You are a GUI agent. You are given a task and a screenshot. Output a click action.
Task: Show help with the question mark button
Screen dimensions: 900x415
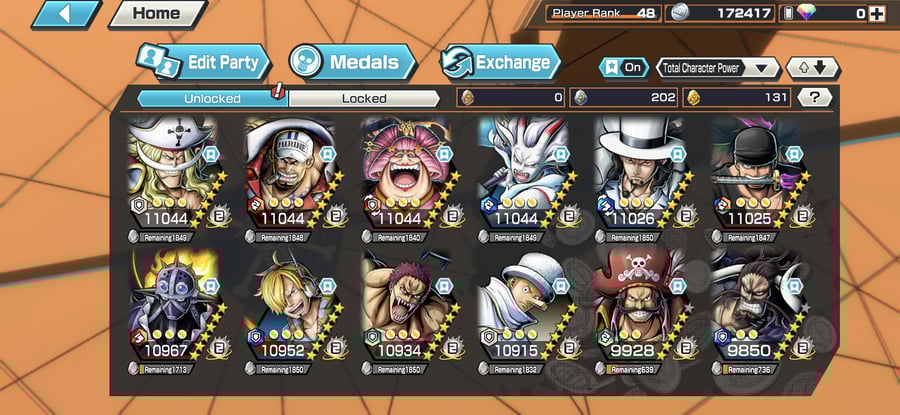point(815,98)
